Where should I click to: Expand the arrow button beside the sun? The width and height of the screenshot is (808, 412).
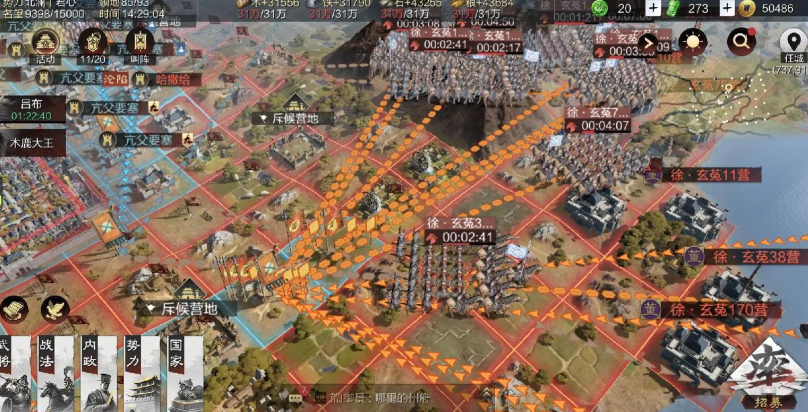649,43
